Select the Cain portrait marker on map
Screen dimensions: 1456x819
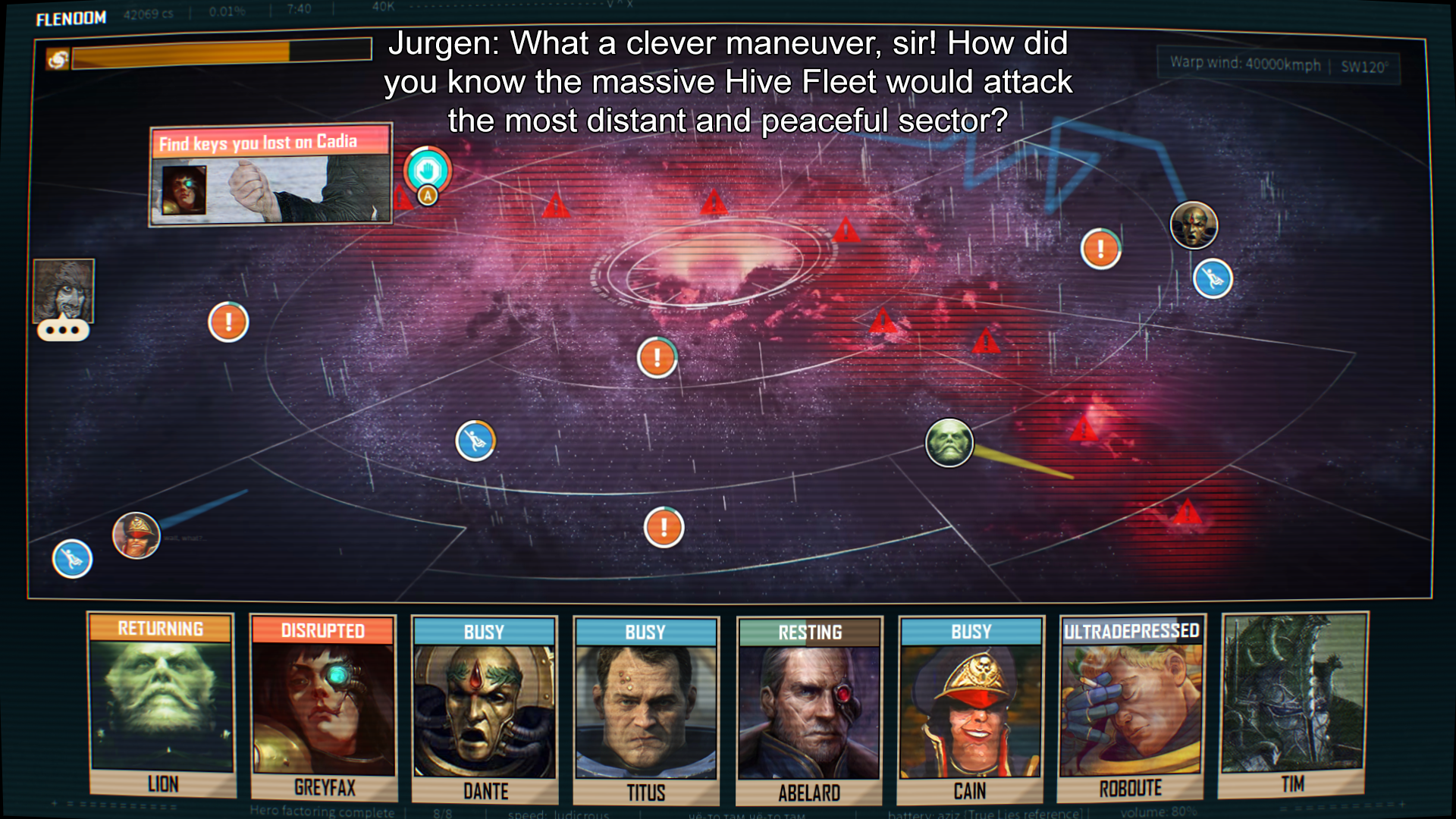pos(136,535)
